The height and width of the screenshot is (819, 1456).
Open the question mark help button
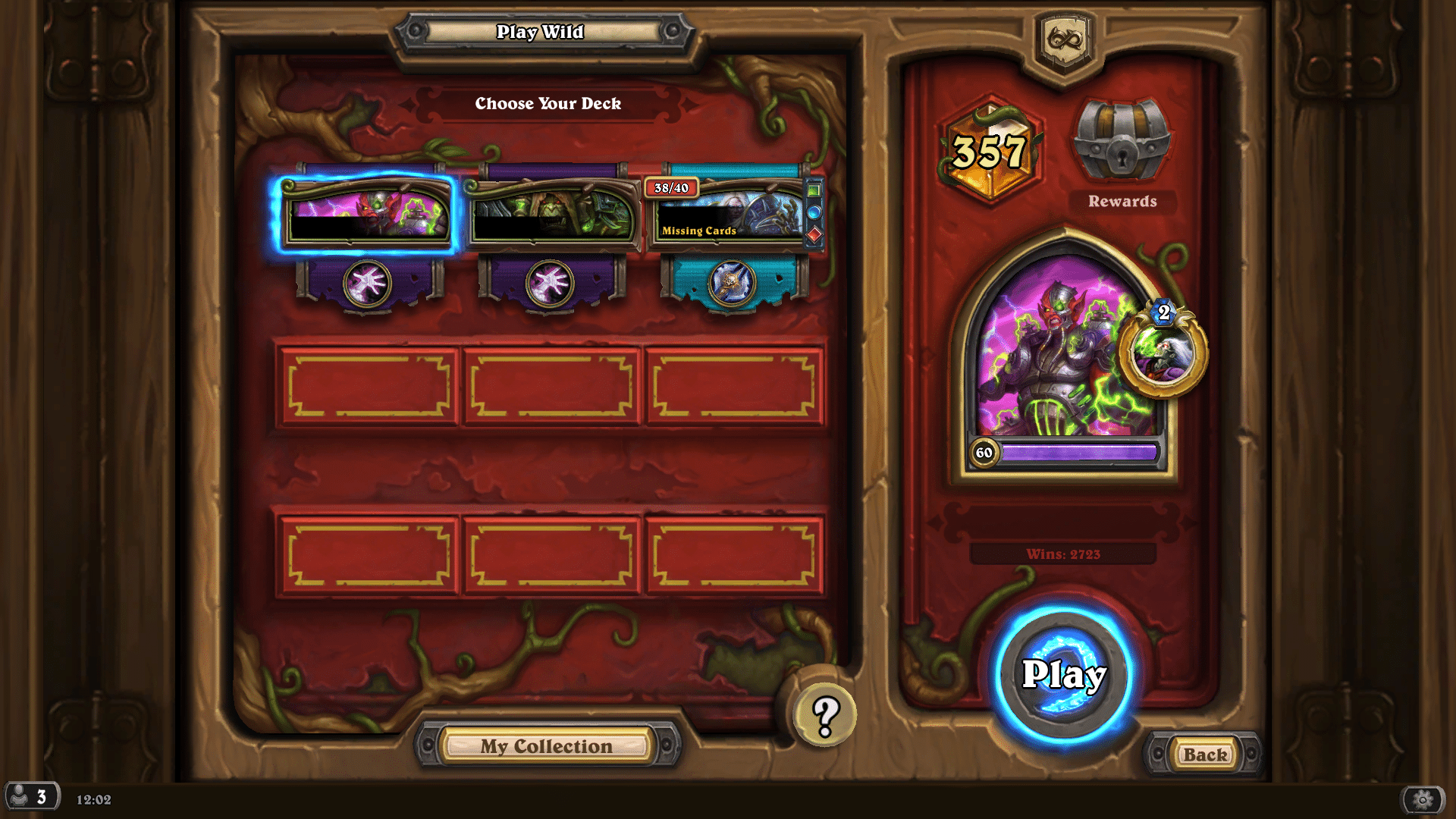(x=825, y=714)
